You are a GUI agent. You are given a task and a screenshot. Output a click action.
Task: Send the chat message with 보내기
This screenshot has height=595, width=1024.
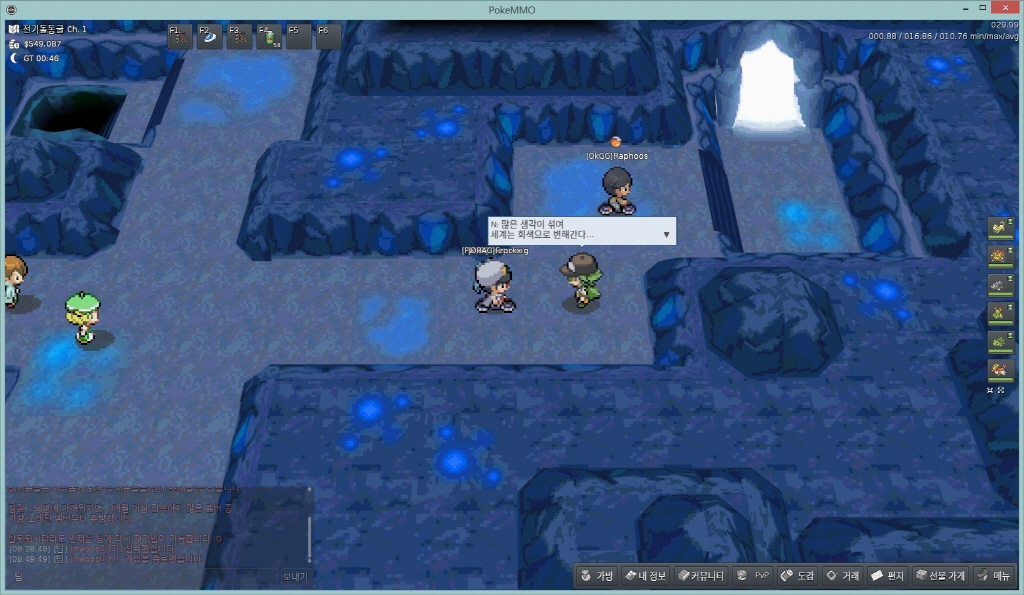click(295, 577)
